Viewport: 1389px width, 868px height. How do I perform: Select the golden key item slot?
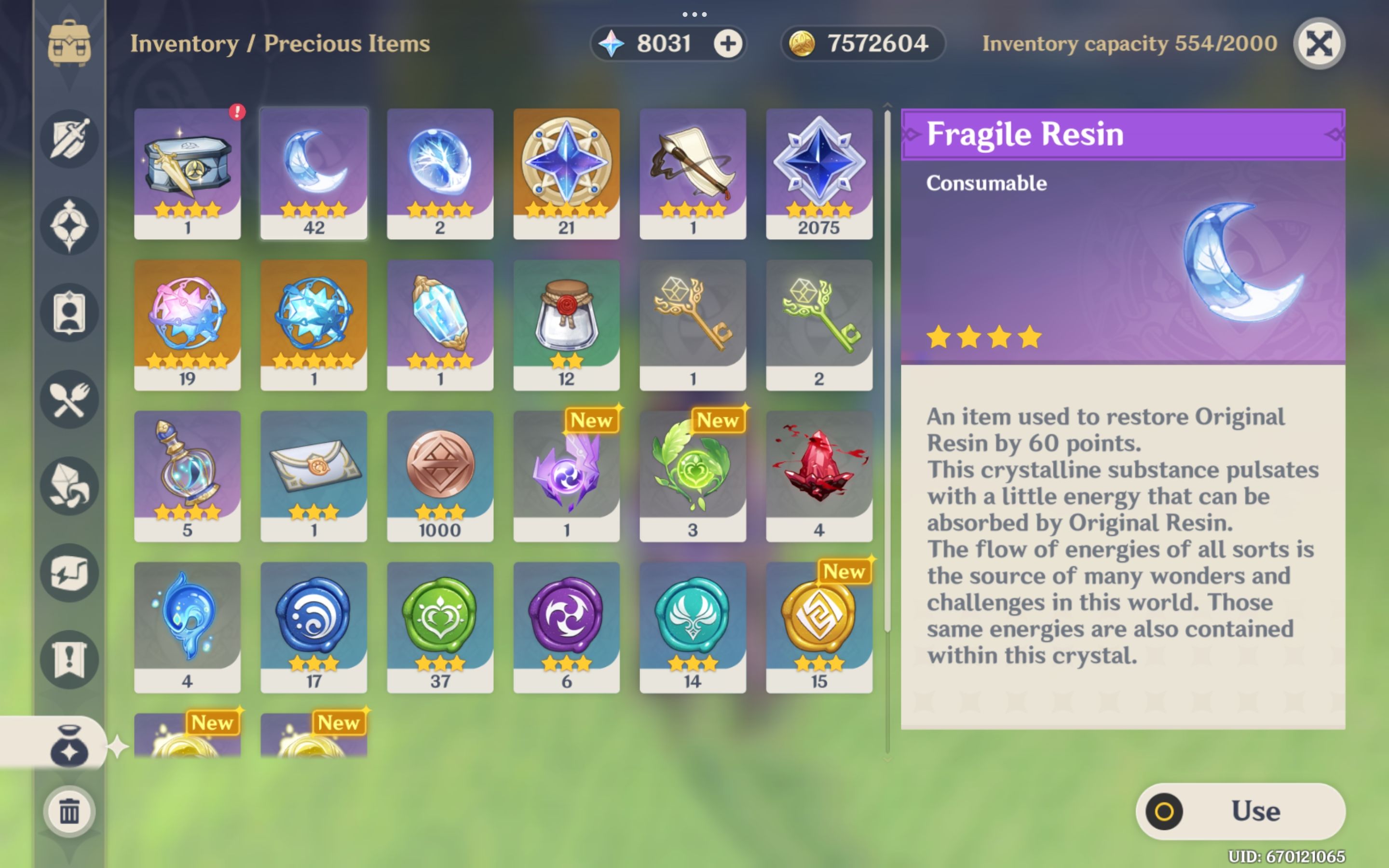coord(693,325)
